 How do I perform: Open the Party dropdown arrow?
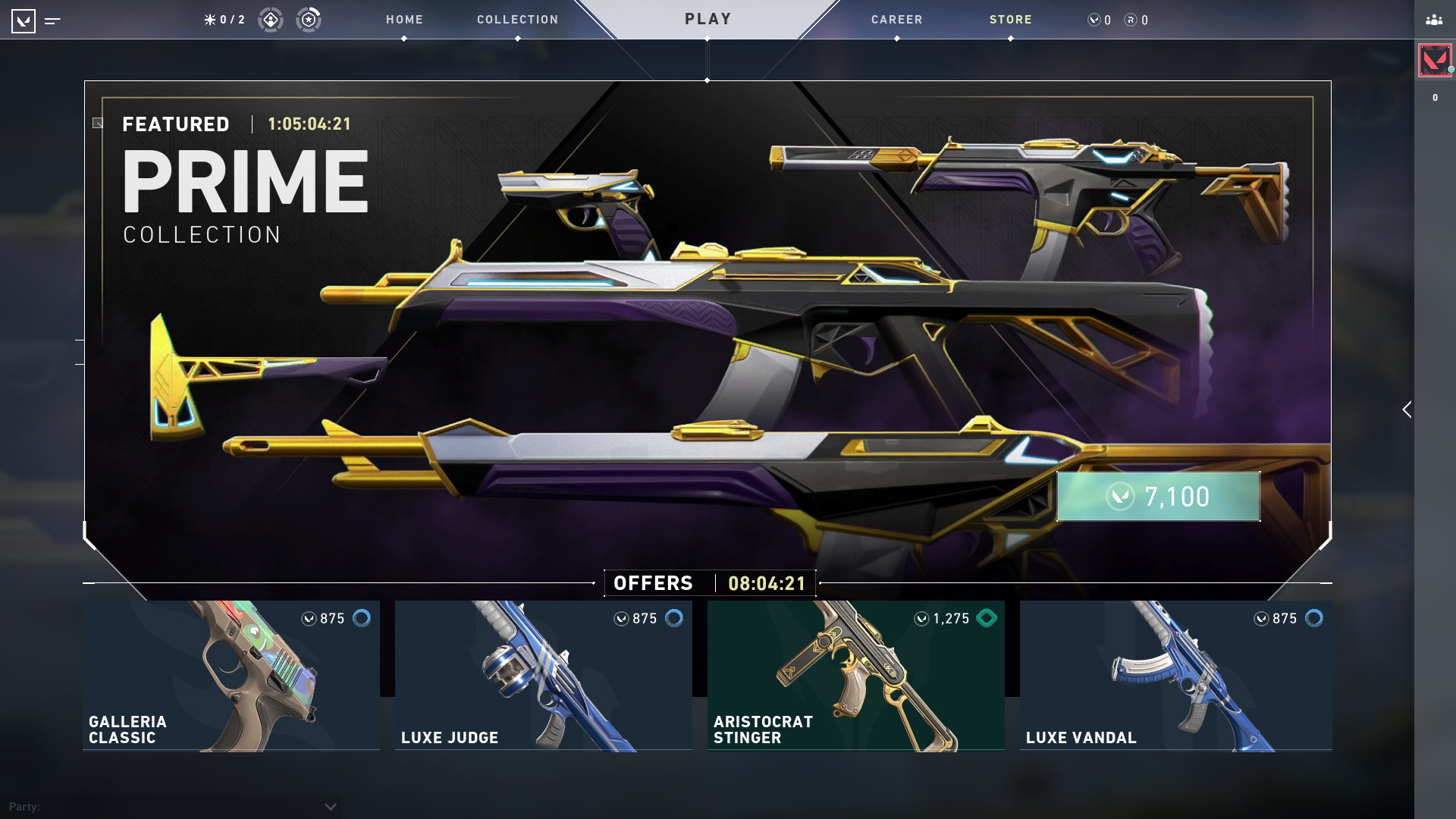coord(330,806)
